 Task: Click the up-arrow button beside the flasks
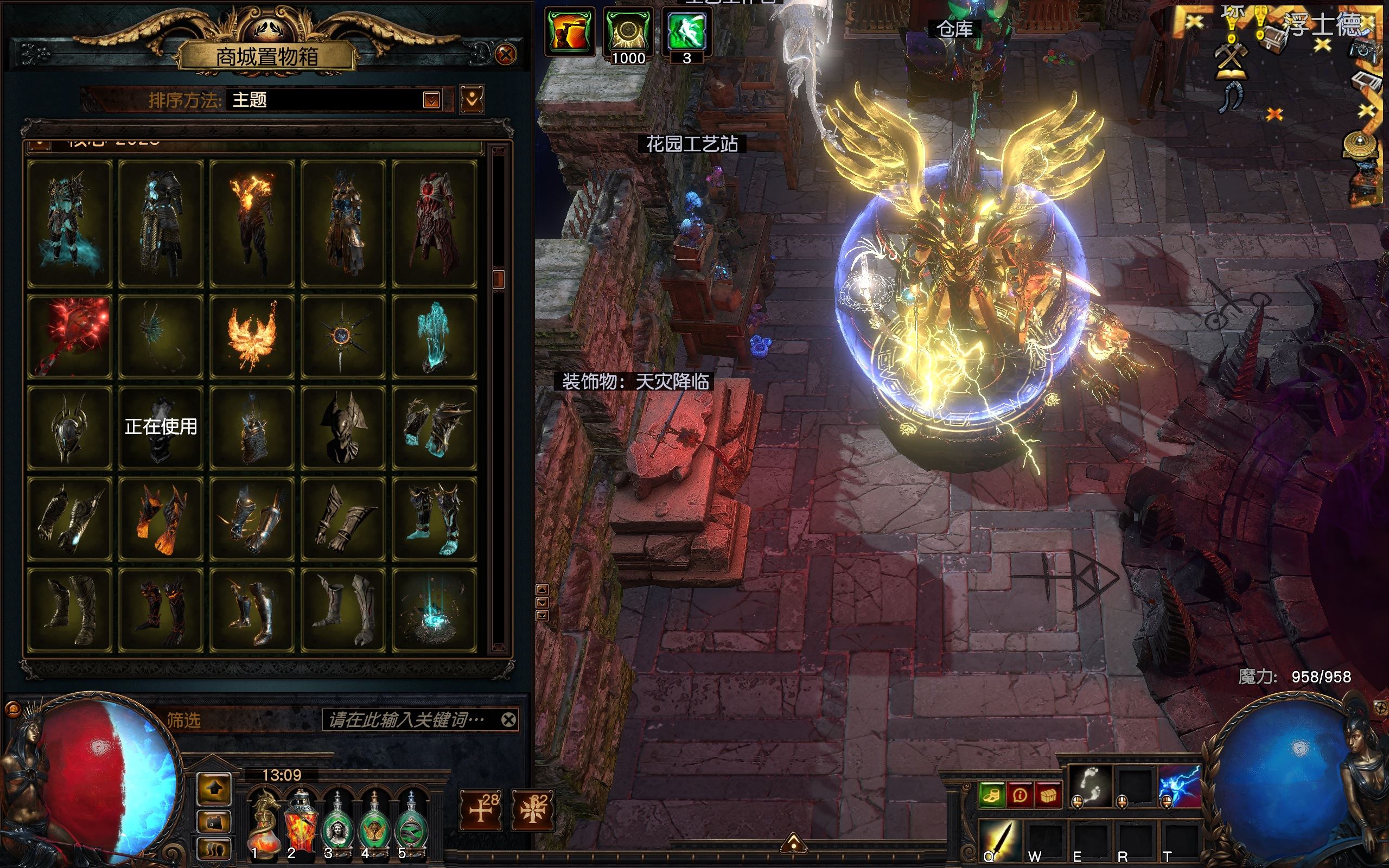(214, 789)
